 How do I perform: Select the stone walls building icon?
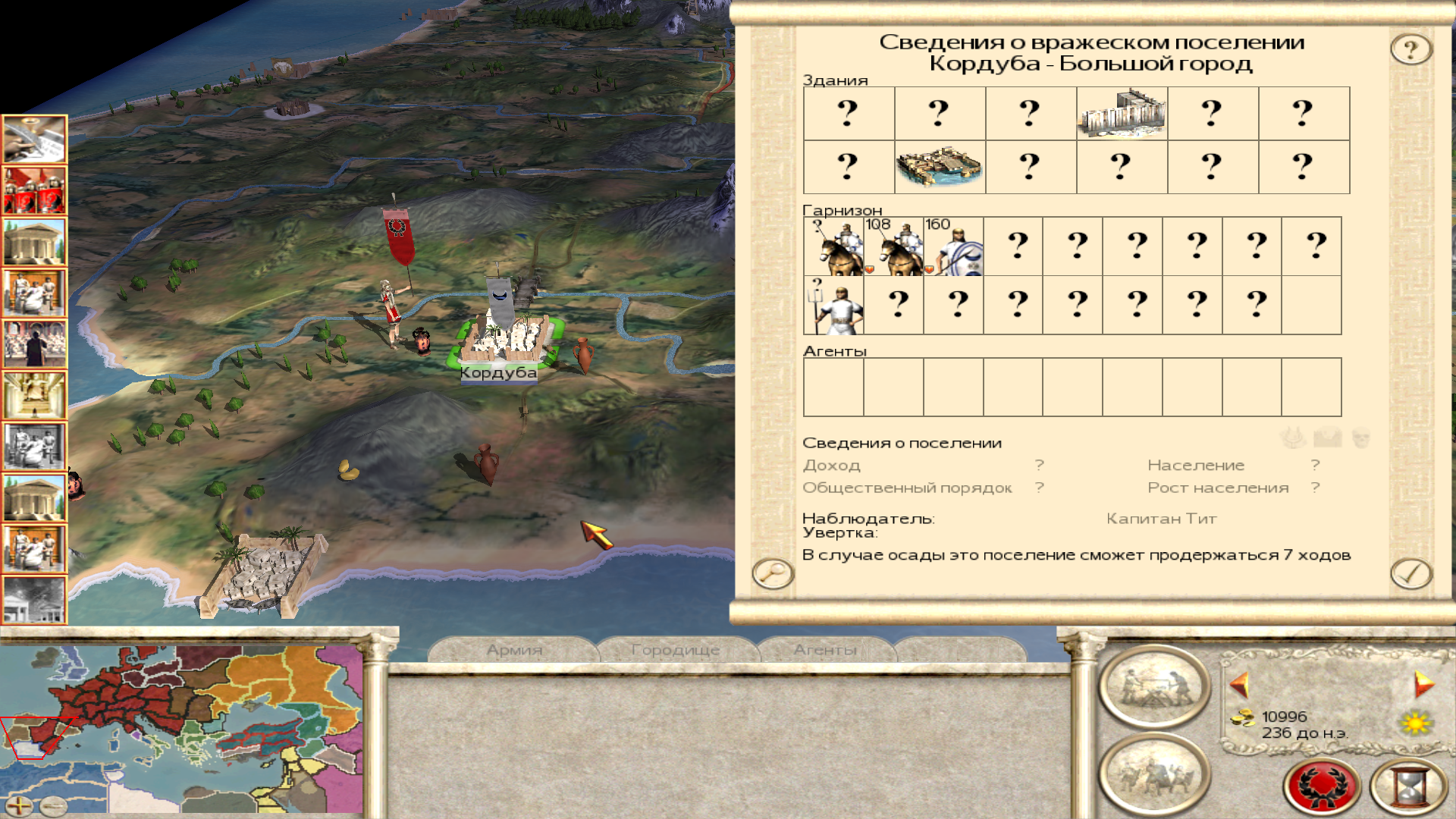[x=1122, y=114]
